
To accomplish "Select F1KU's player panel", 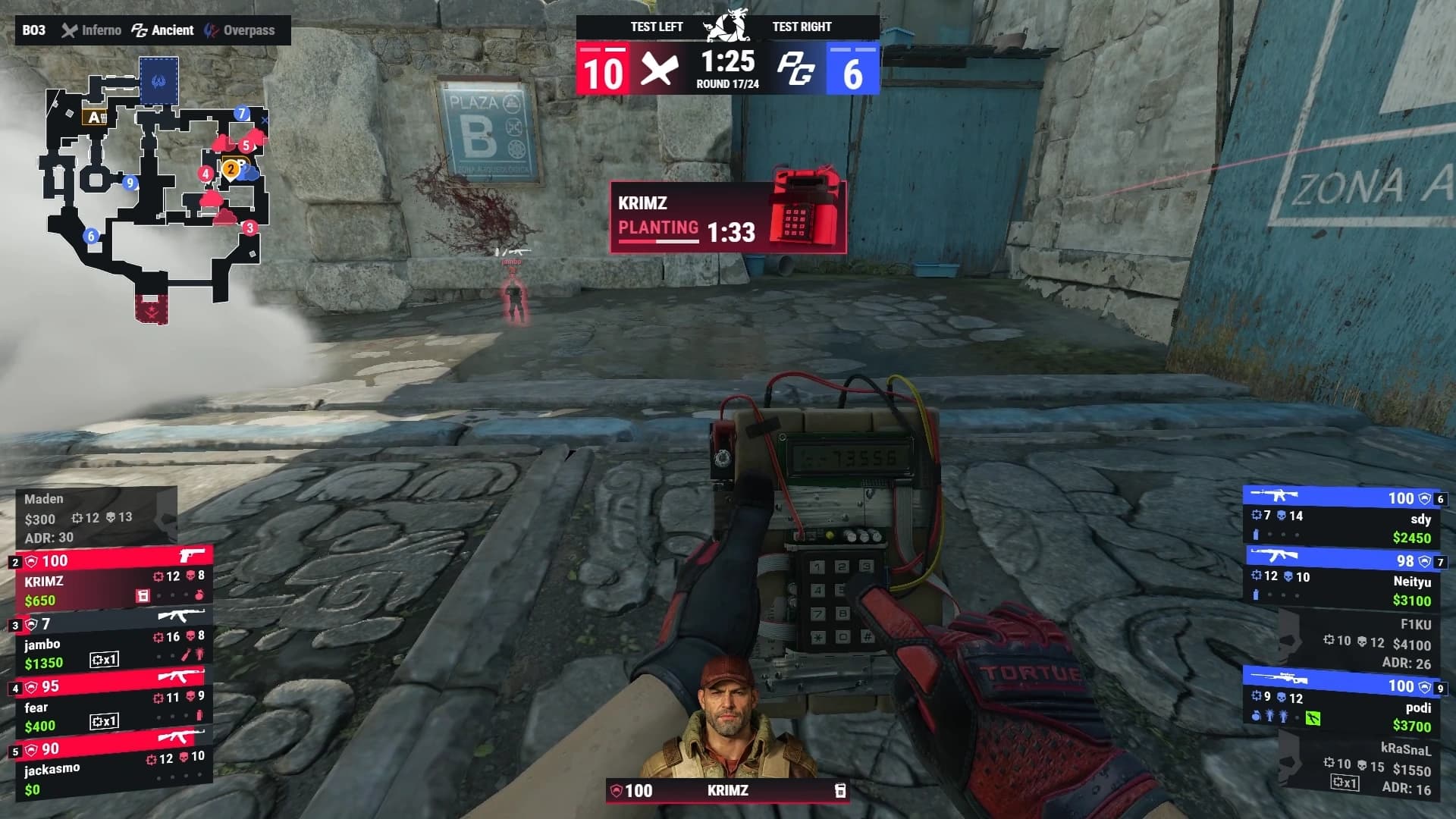I will 1357,643.
